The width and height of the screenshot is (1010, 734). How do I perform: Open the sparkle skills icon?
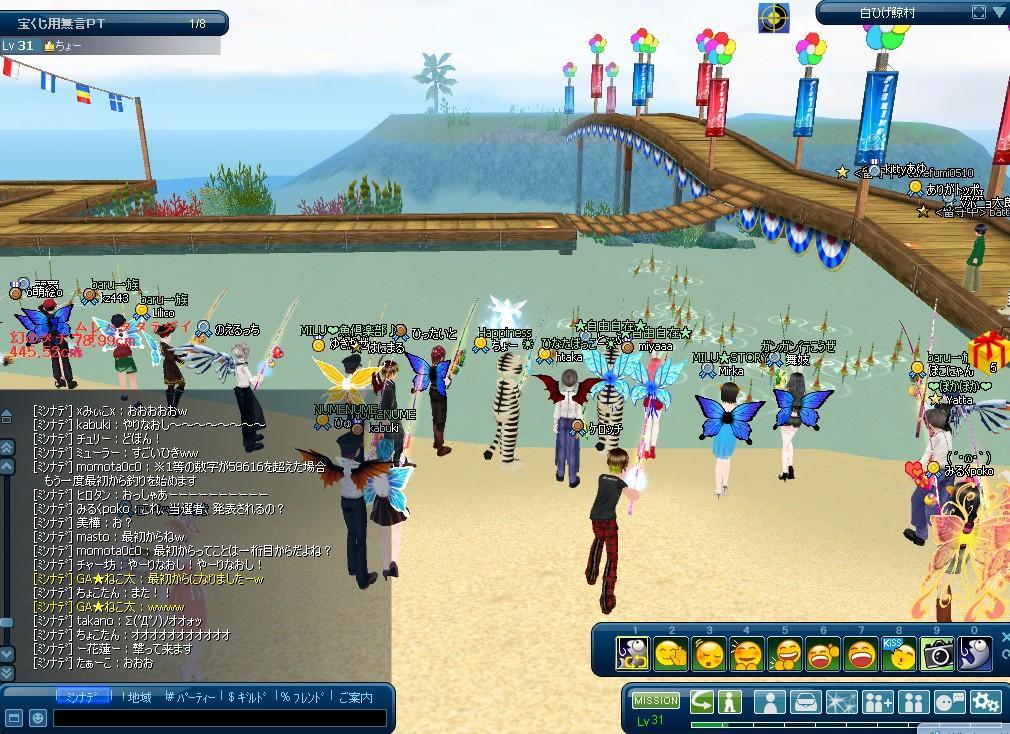[841, 702]
